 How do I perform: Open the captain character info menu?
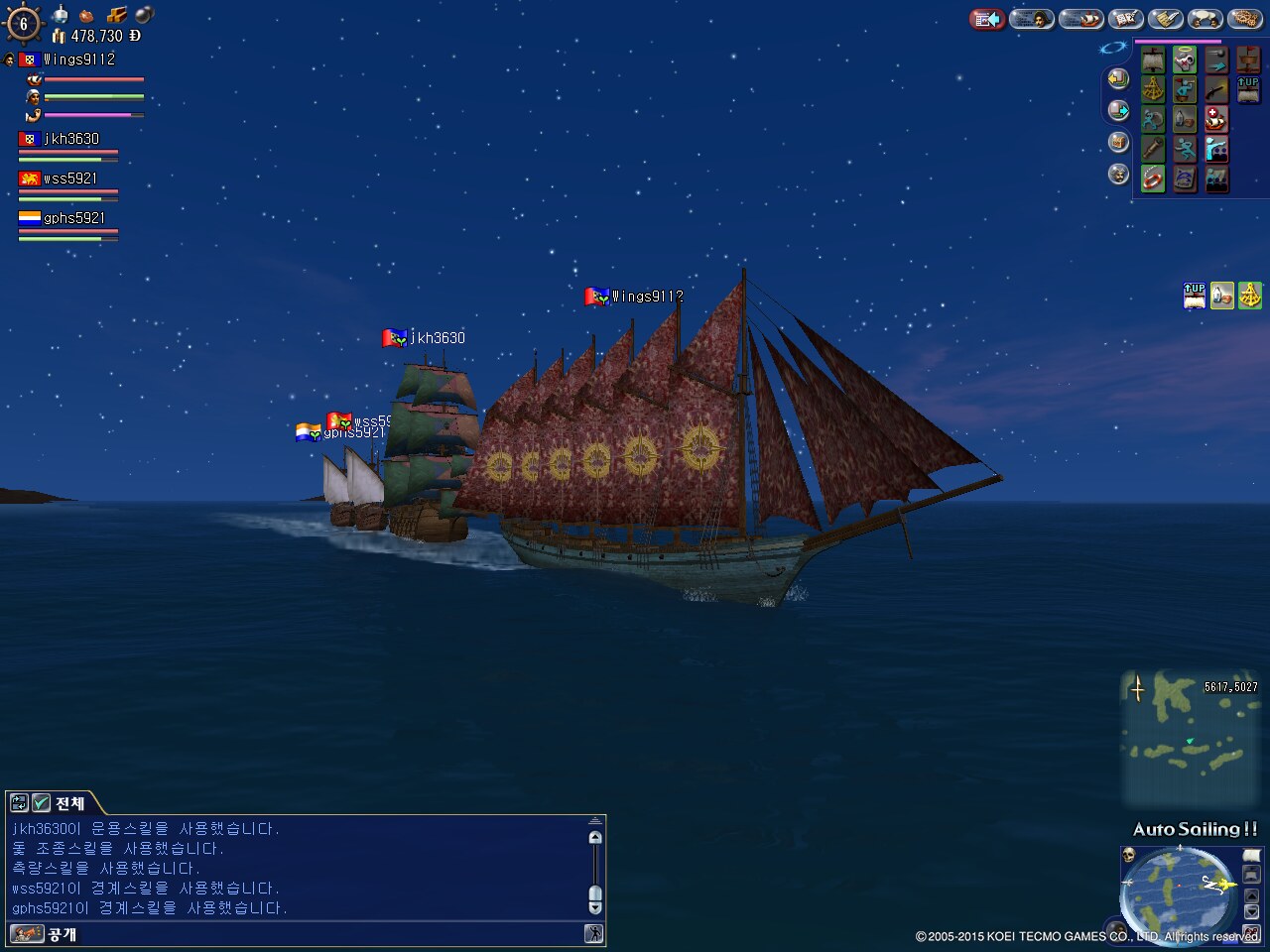(1033, 19)
